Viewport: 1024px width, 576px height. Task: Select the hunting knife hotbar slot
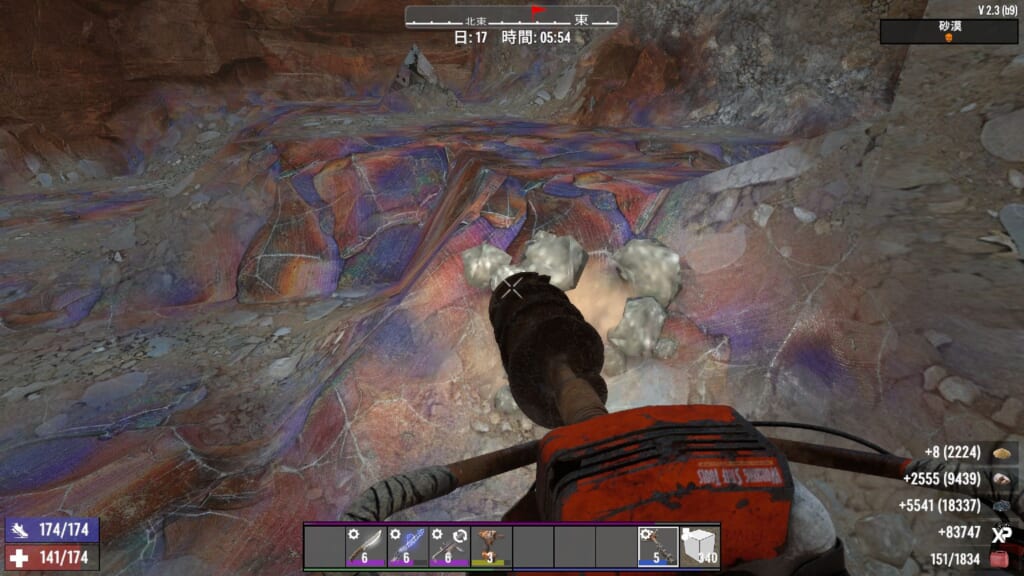pos(366,546)
